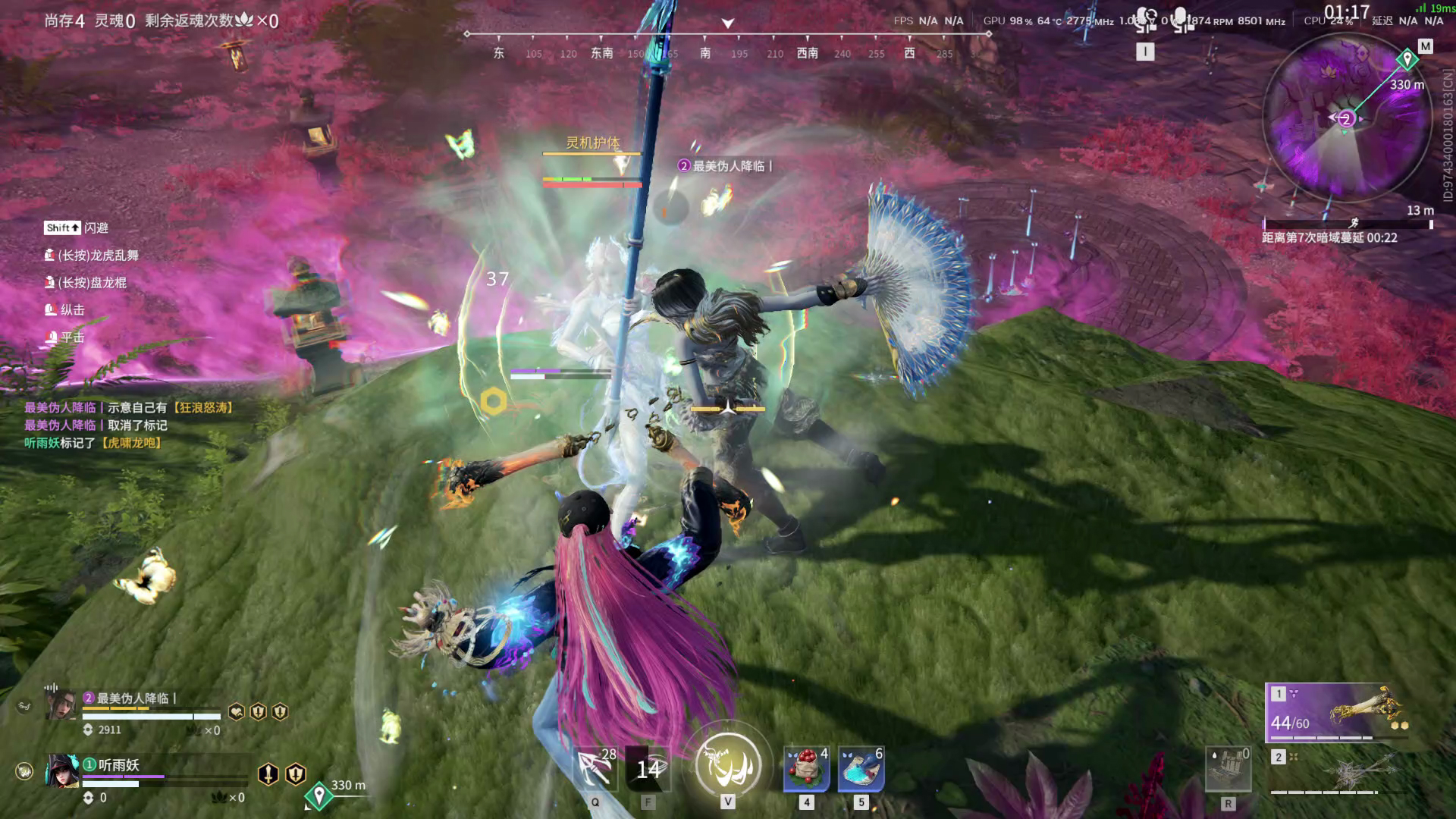Click the green waypoint marker on minimap
This screenshot has height=819, width=1456.
1407,59
